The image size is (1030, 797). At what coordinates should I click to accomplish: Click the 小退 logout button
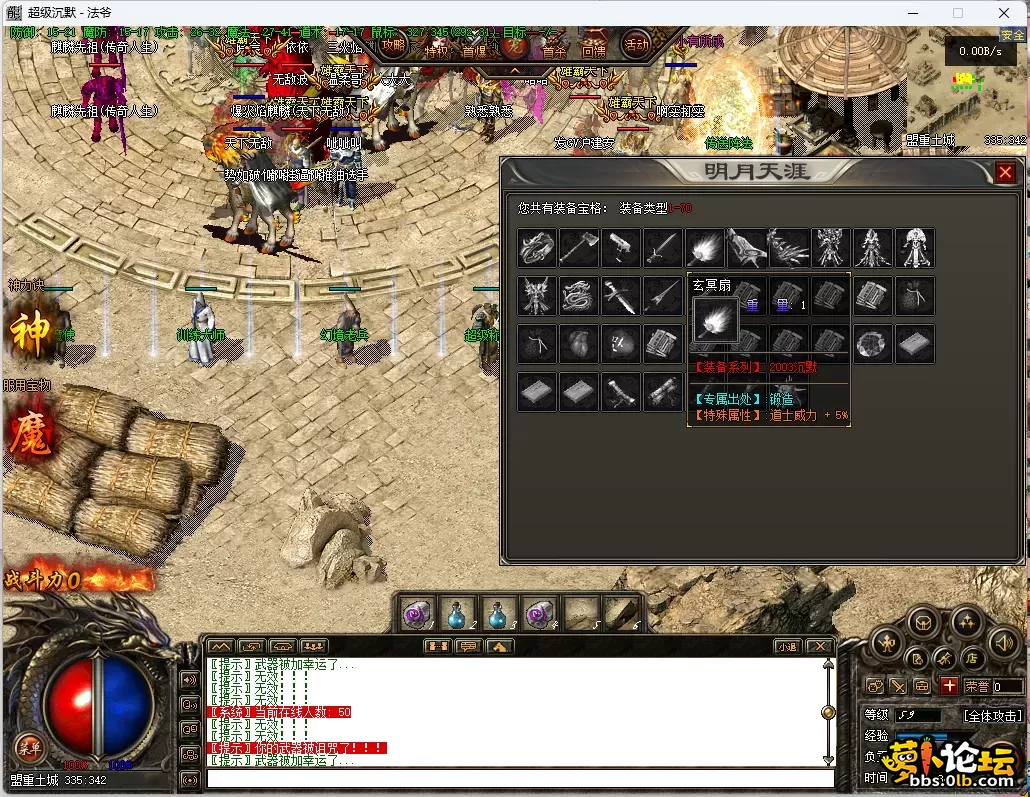coord(787,646)
